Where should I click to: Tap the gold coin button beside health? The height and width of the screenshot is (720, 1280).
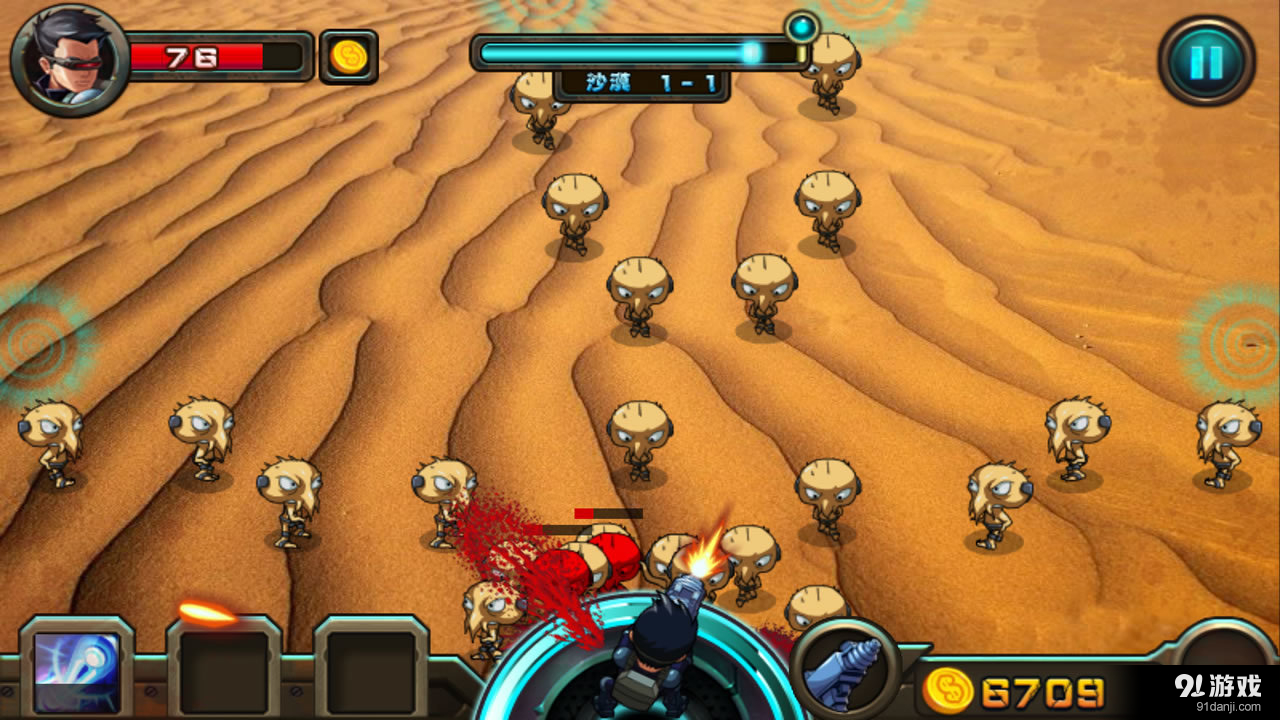(348, 57)
